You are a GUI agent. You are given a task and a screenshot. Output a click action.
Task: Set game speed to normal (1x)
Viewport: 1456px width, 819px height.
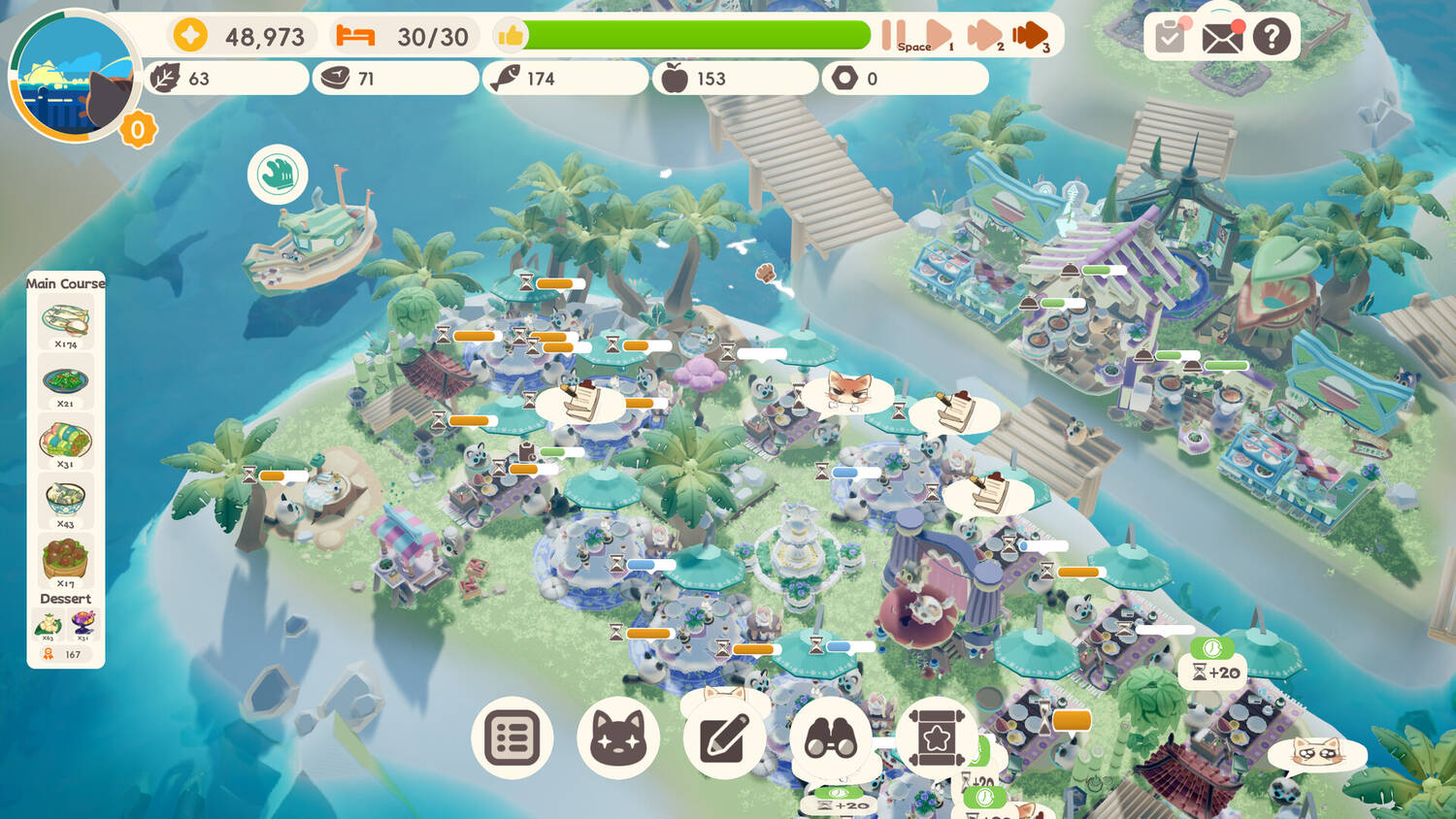(938, 36)
